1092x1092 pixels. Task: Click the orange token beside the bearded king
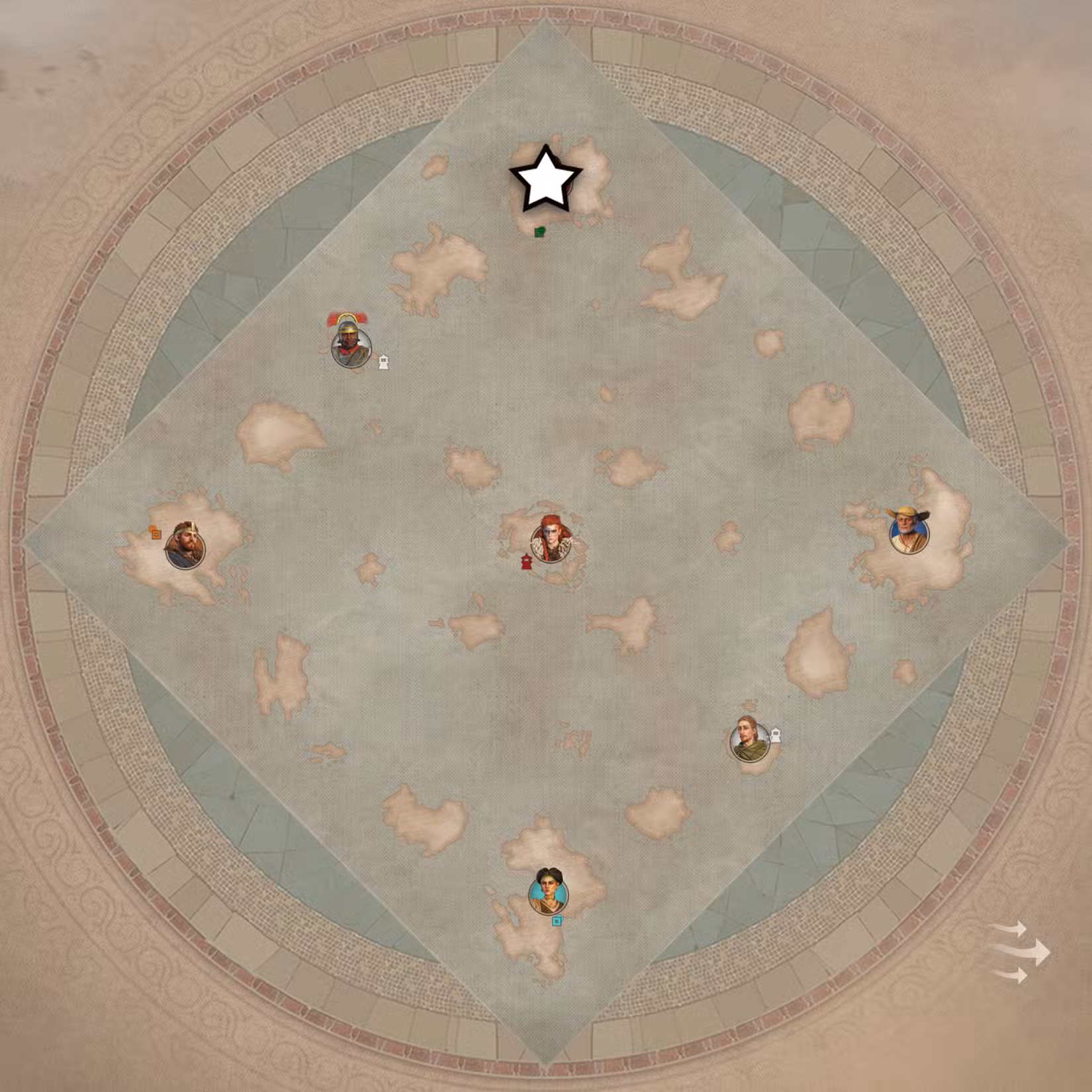click(x=156, y=533)
